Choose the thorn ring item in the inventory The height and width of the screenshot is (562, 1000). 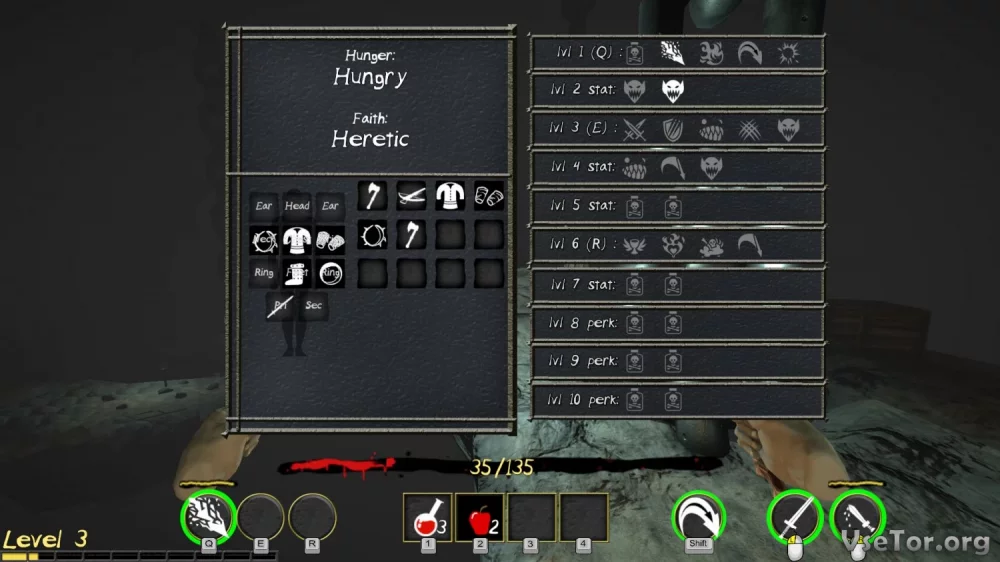[x=373, y=235]
